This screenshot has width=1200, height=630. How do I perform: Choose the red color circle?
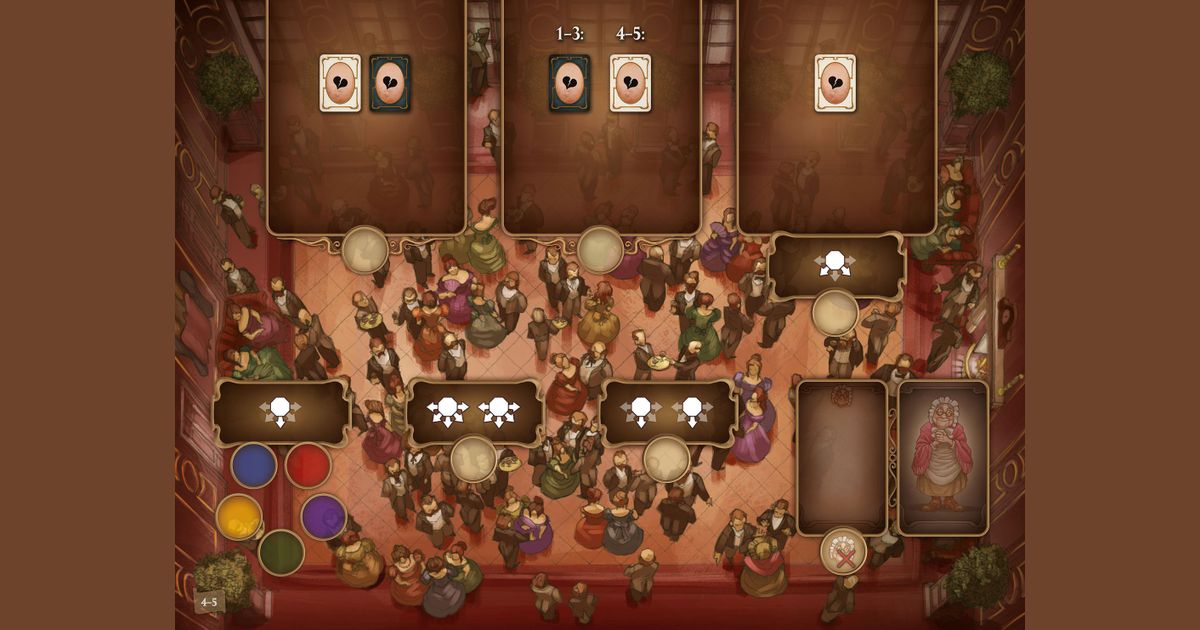click(x=308, y=466)
